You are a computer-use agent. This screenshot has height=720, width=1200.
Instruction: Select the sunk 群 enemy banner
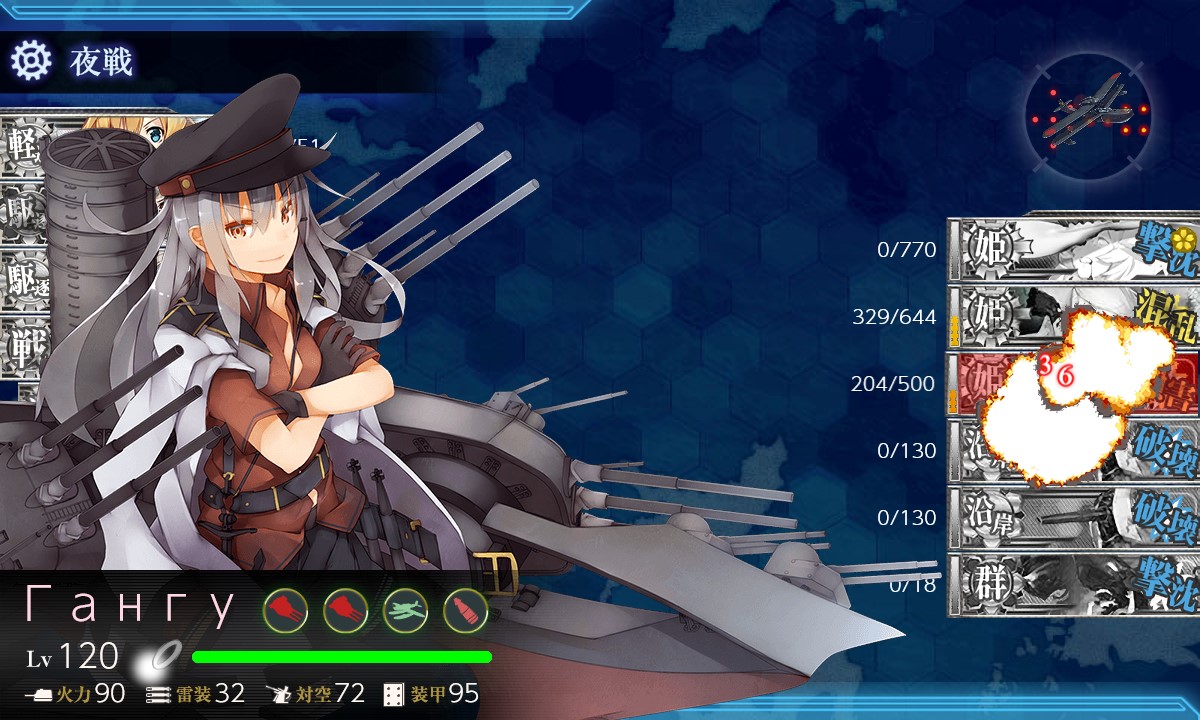coord(1075,584)
